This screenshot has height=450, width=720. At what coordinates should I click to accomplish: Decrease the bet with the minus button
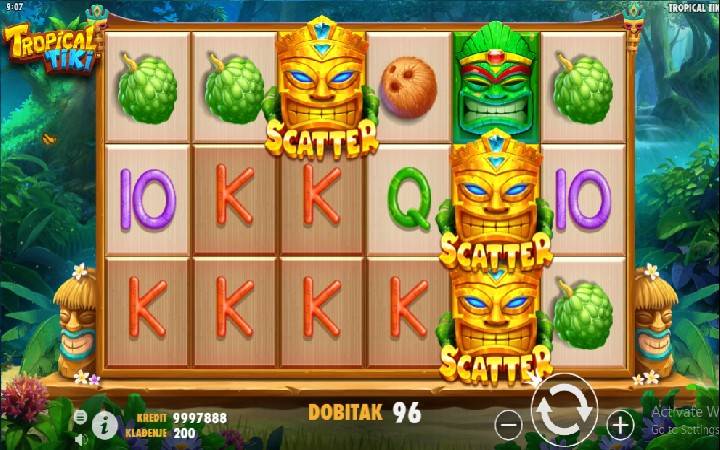tap(509, 425)
